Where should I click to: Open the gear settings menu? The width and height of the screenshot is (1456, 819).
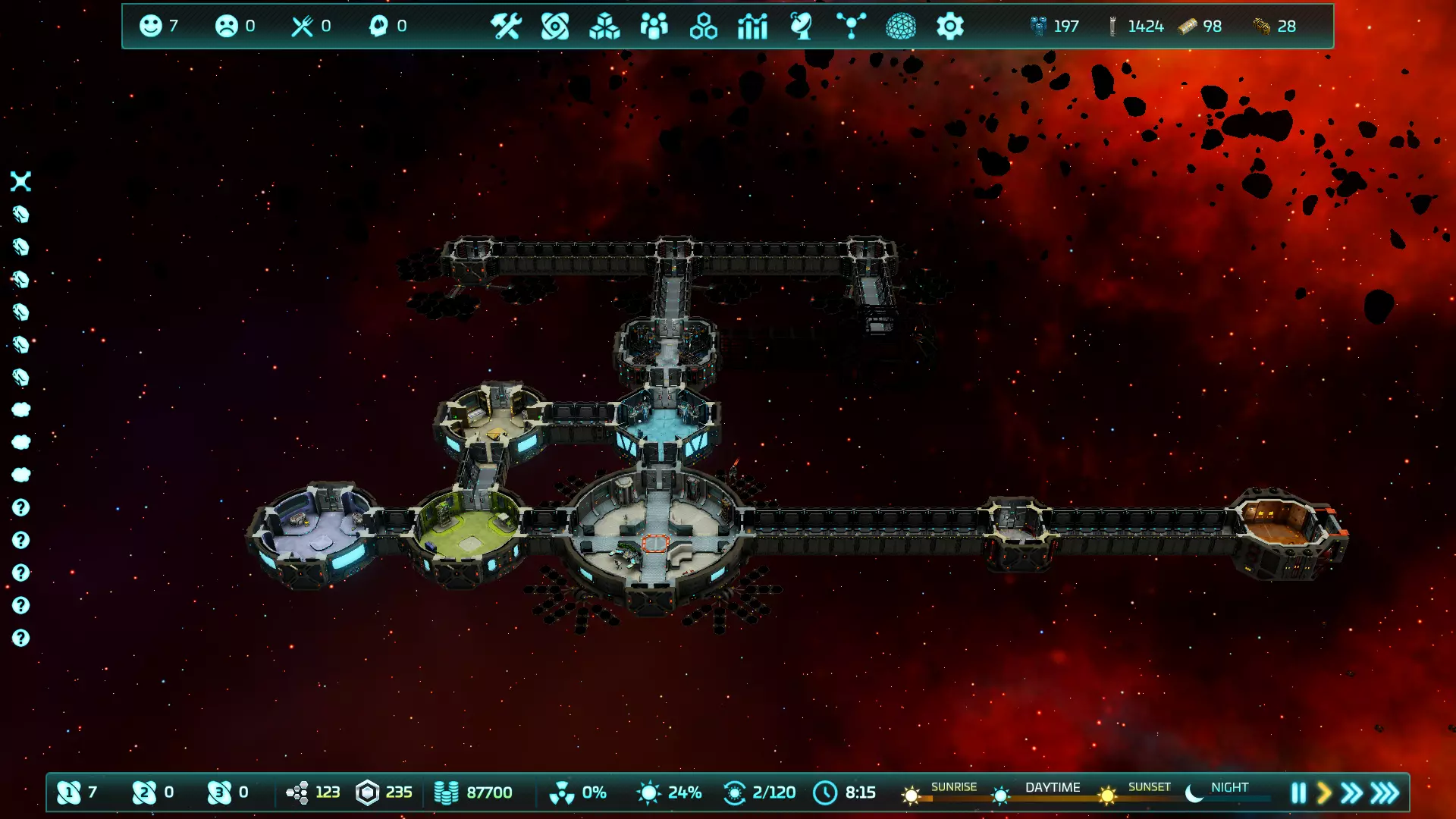click(949, 27)
